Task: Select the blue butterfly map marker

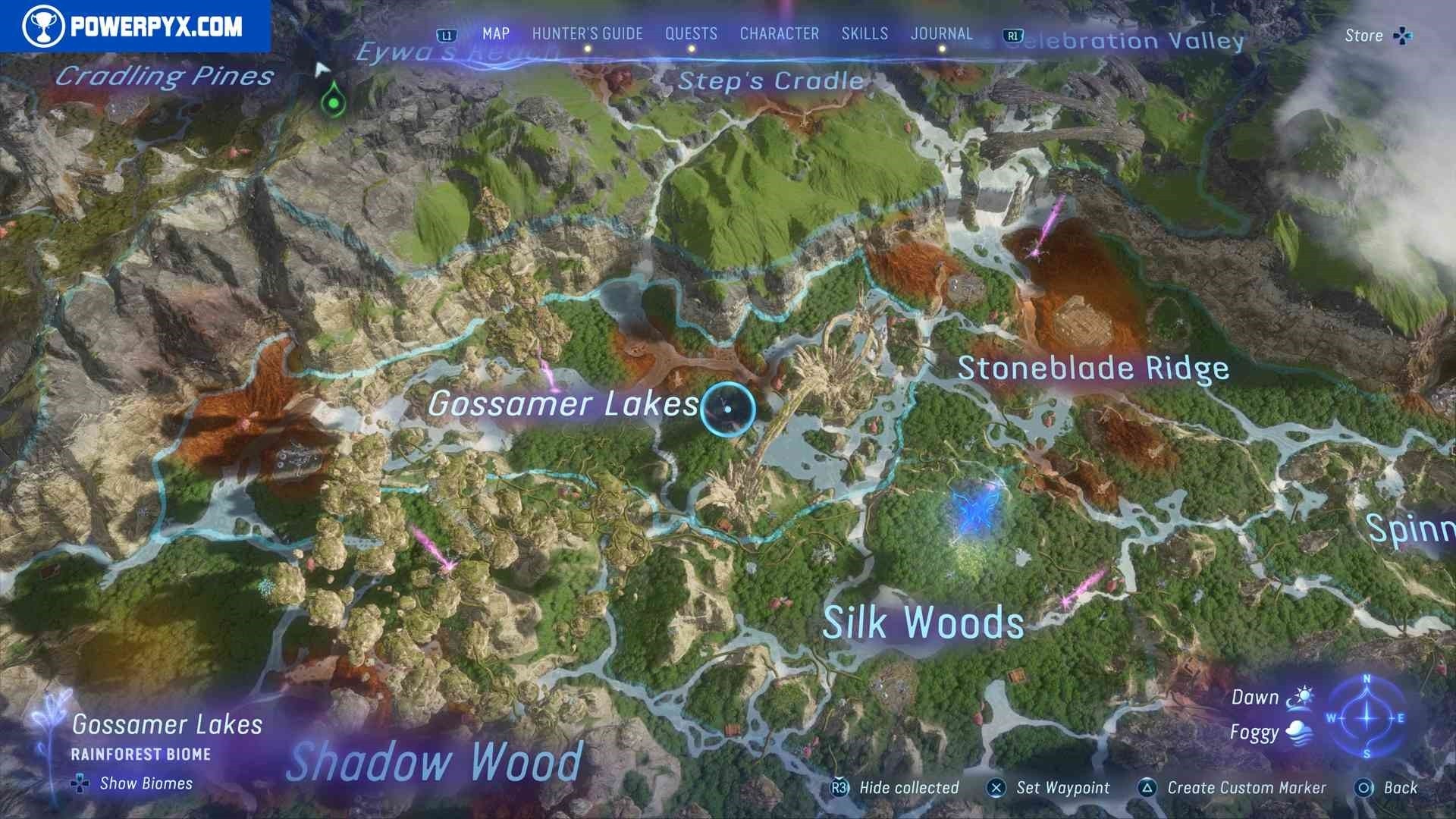Action: tap(973, 510)
